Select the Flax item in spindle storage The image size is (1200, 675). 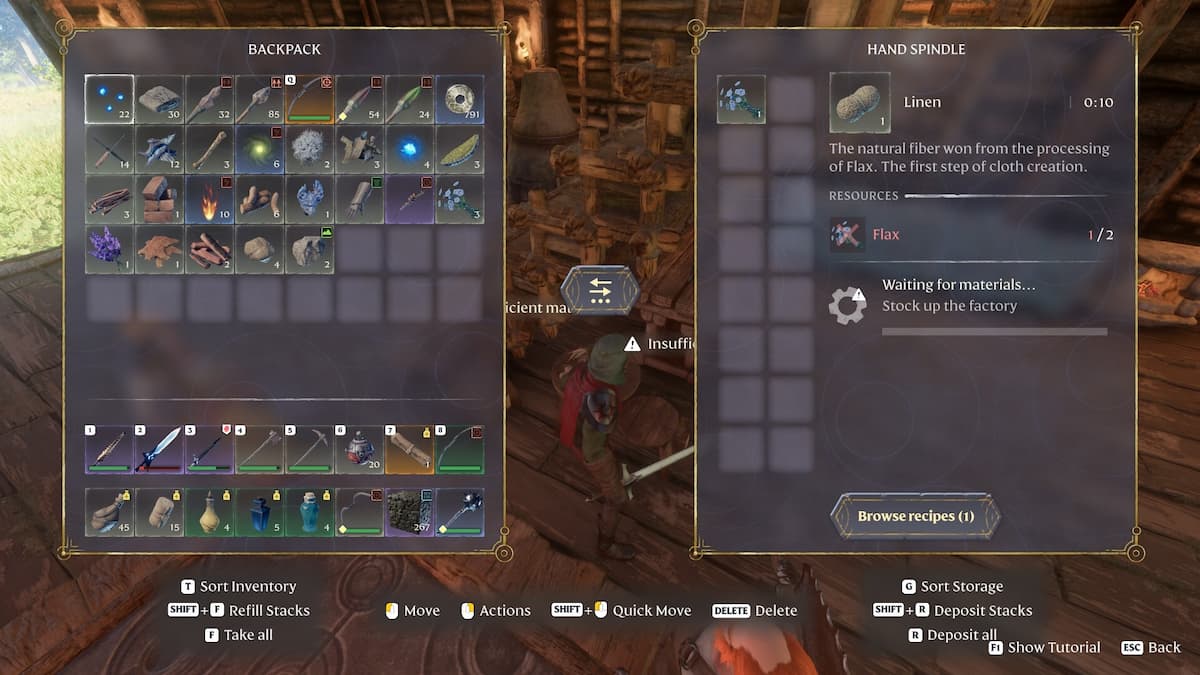(x=741, y=100)
